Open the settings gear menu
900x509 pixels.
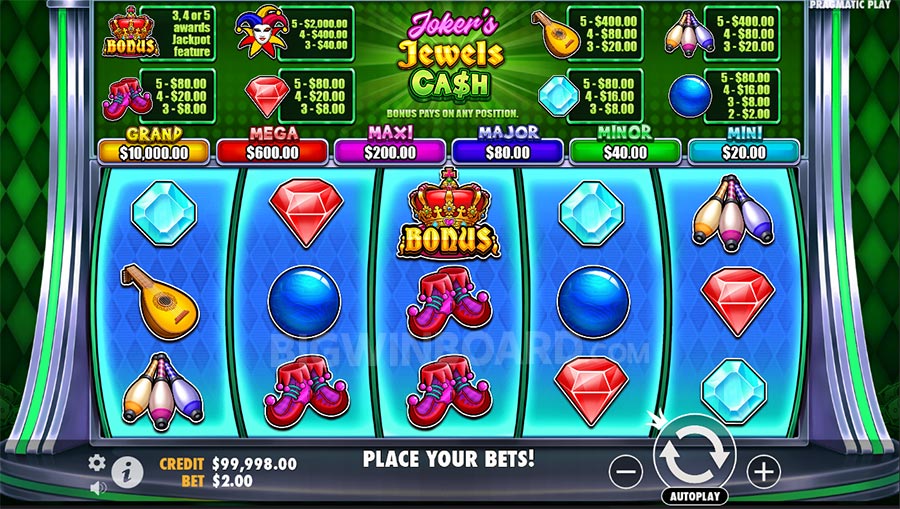point(97,462)
